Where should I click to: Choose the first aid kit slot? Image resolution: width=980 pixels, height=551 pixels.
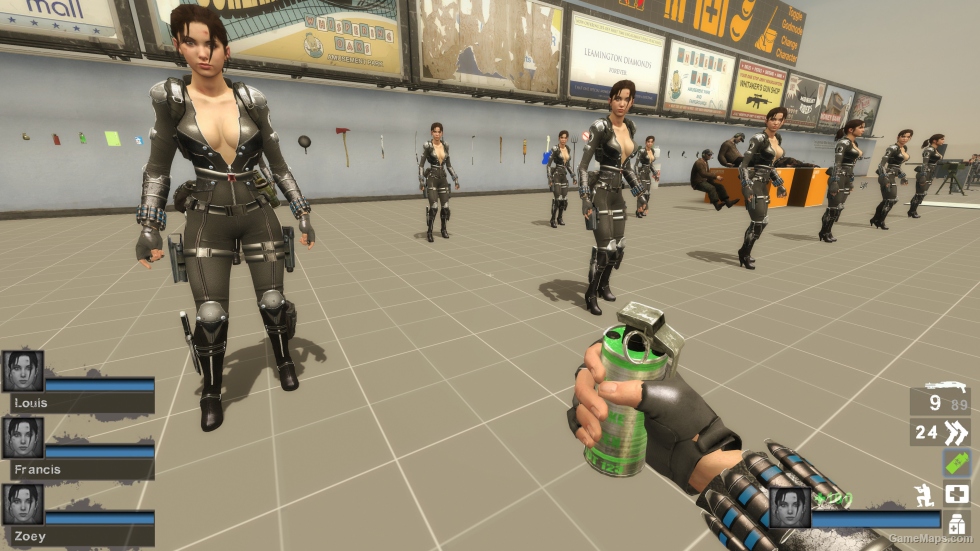[956, 493]
